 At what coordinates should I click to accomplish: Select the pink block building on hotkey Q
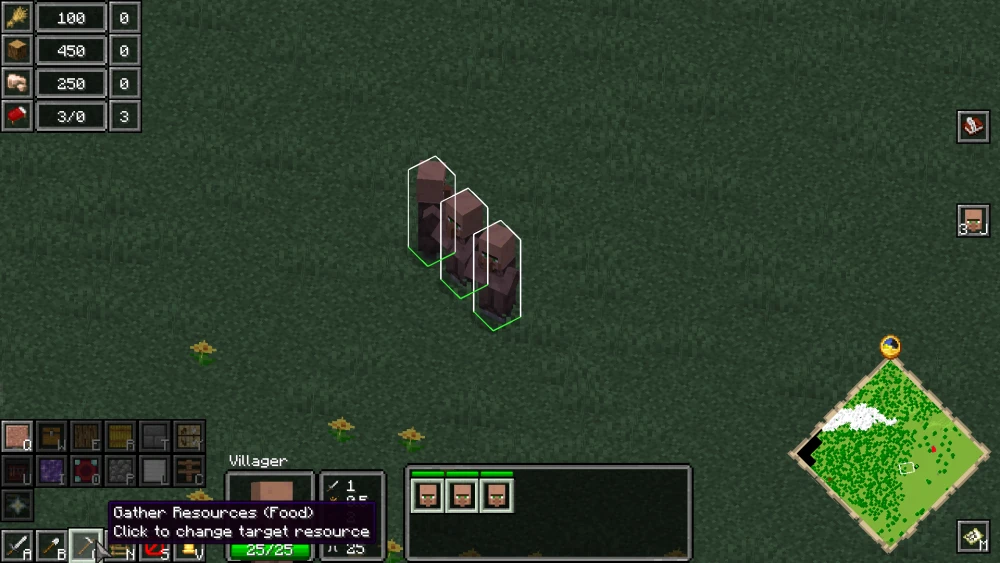tap(18, 437)
